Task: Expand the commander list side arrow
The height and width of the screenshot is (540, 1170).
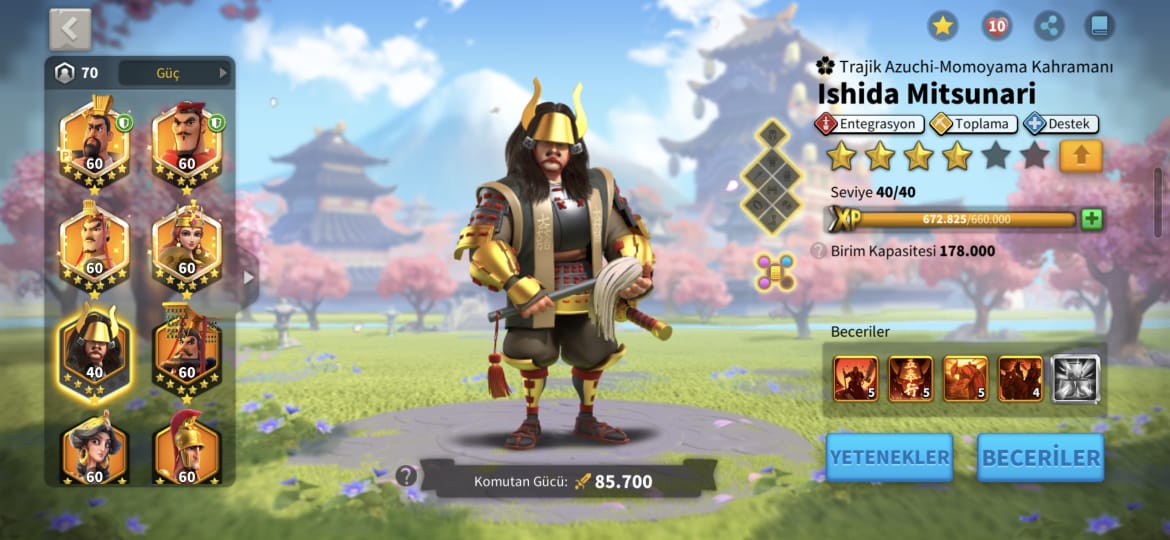Action: coord(248,277)
